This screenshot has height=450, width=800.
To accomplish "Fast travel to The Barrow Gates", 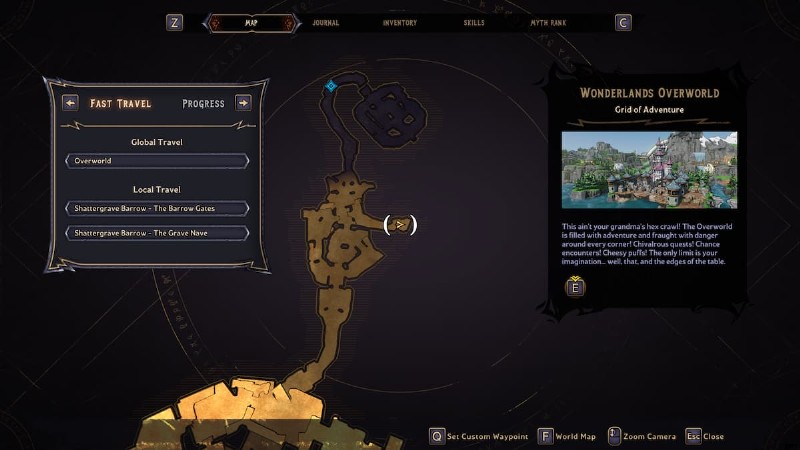I will point(157,208).
